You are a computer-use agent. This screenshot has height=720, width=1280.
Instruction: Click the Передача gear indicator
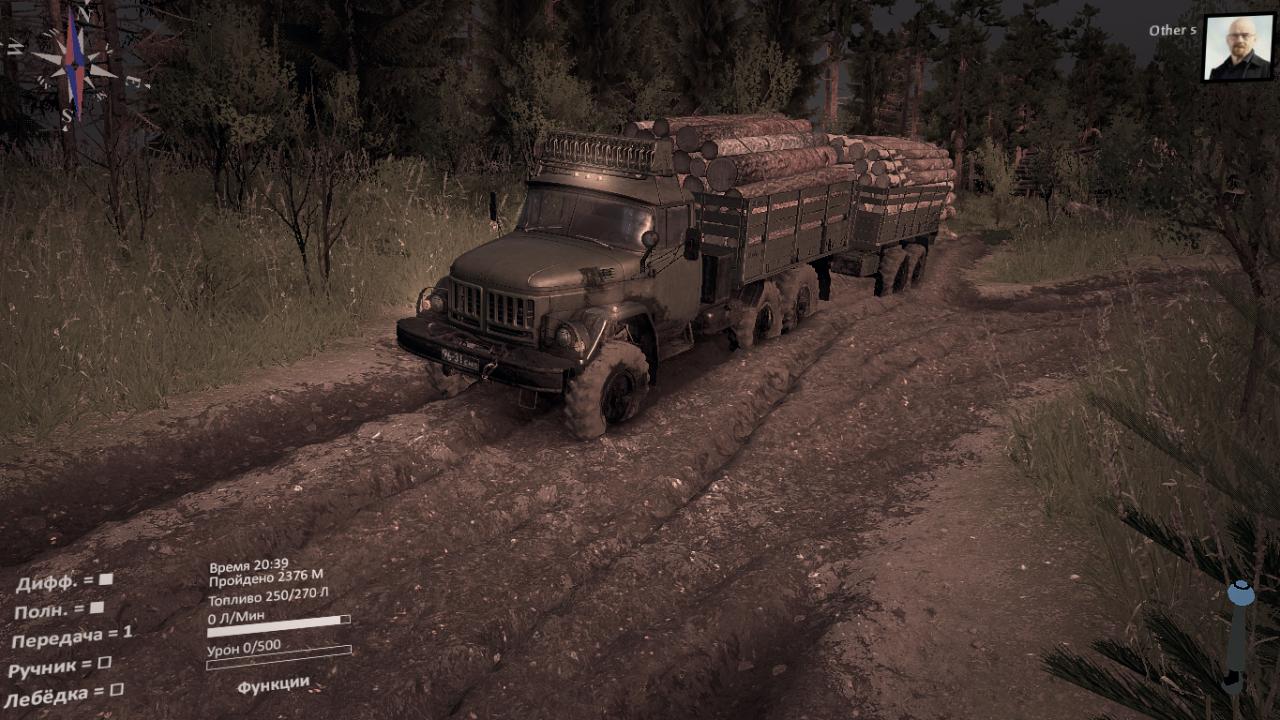pyautogui.click(x=72, y=635)
